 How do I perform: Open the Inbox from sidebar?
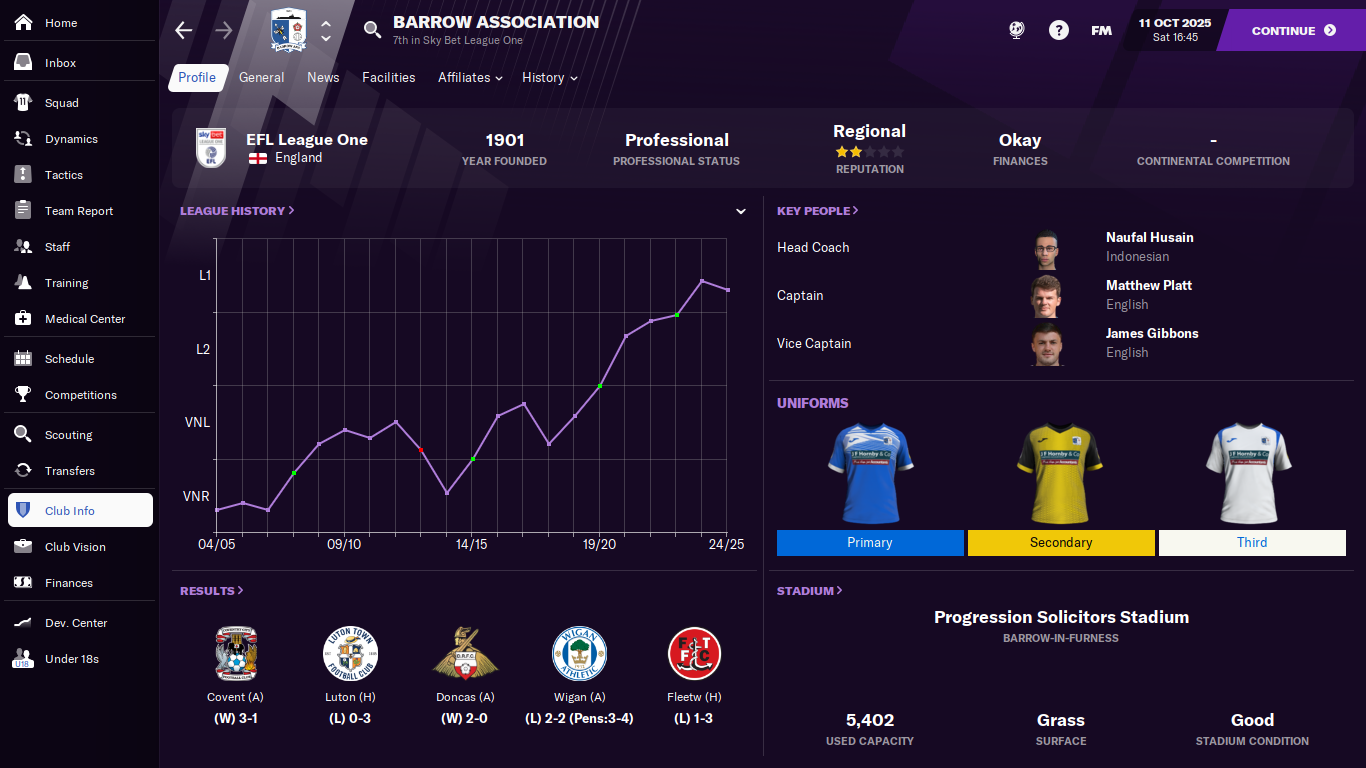[x=60, y=63]
